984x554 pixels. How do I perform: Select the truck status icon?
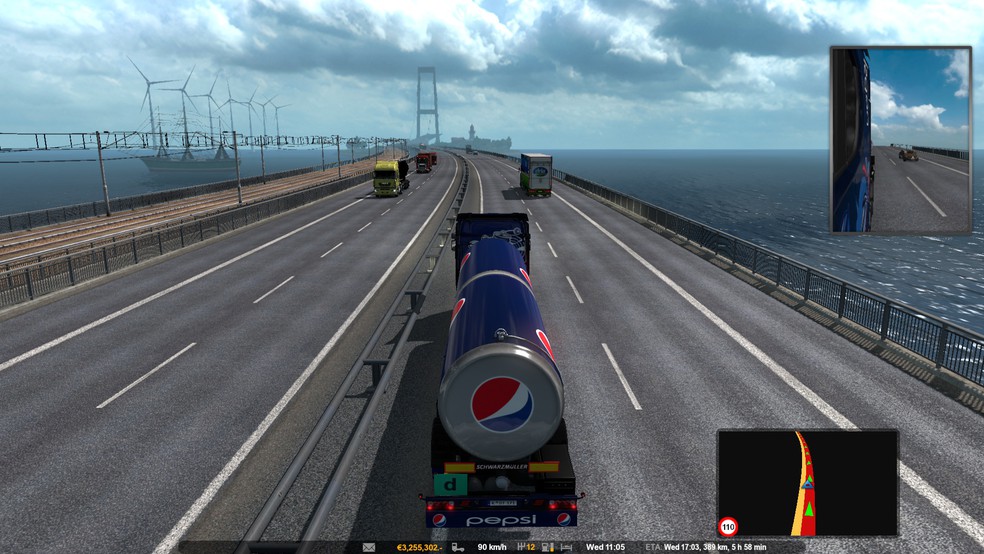pos(457,548)
